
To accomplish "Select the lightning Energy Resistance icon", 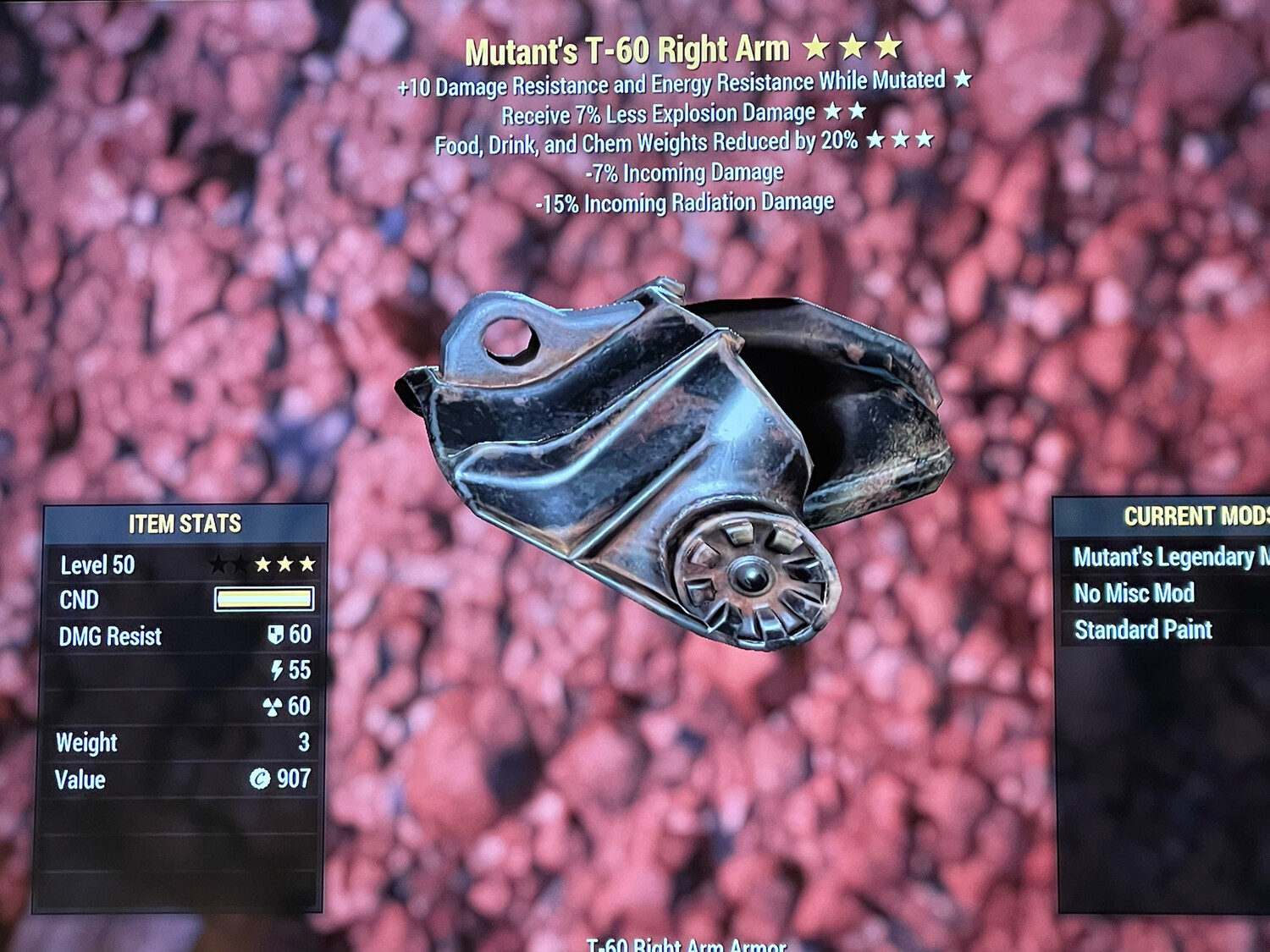I will [x=277, y=671].
